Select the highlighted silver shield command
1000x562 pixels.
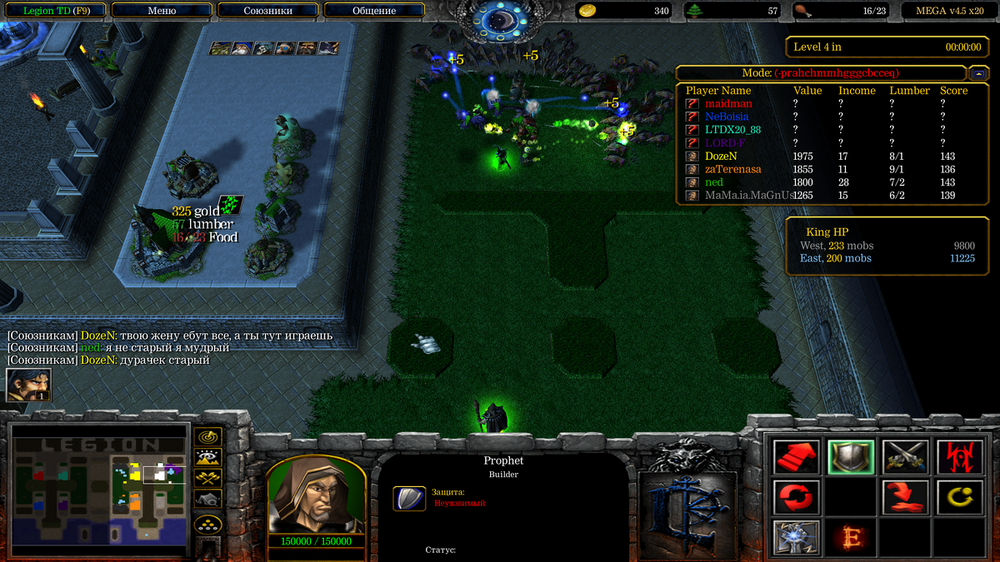point(851,457)
